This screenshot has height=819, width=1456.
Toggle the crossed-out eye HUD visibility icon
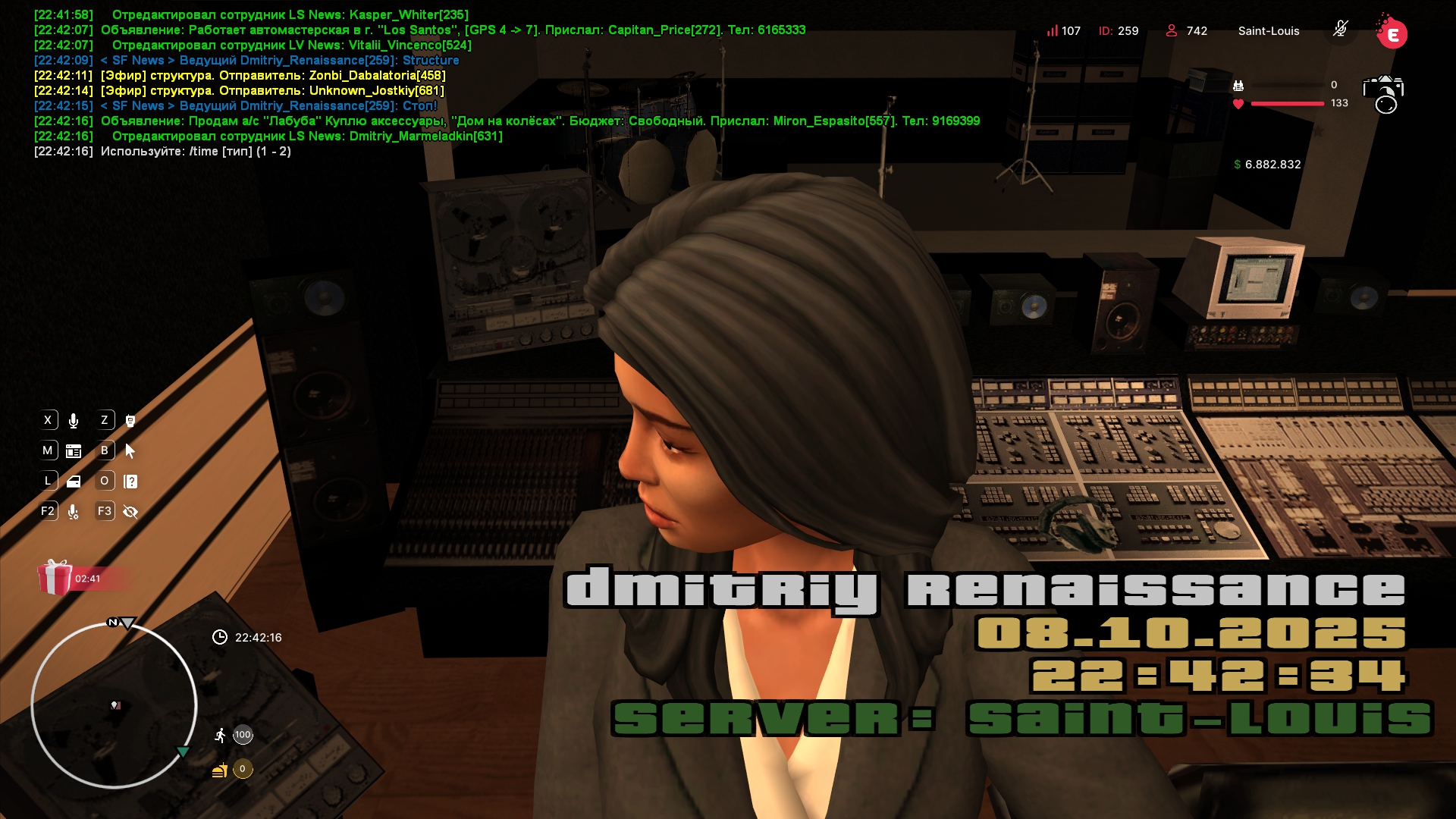click(130, 512)
